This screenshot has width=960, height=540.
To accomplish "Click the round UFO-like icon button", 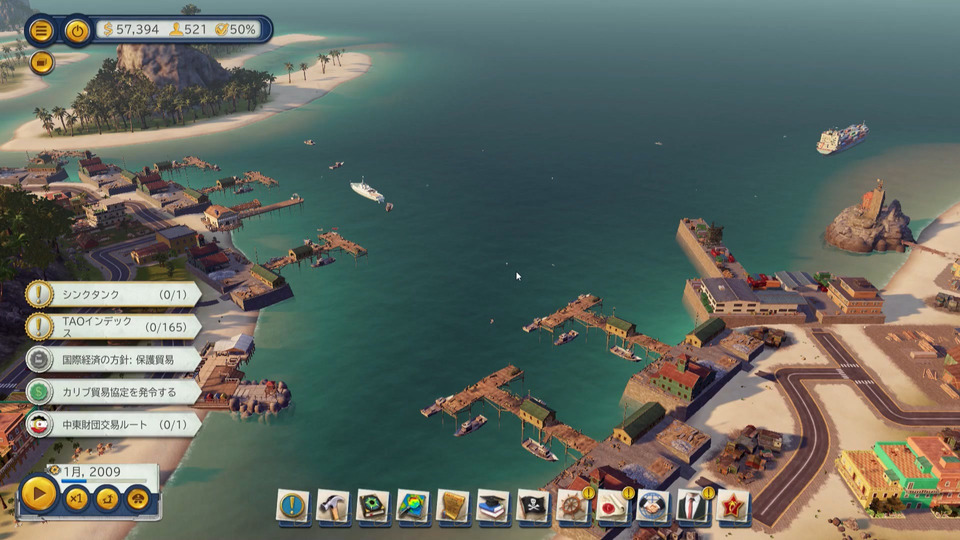I will 138,499.
